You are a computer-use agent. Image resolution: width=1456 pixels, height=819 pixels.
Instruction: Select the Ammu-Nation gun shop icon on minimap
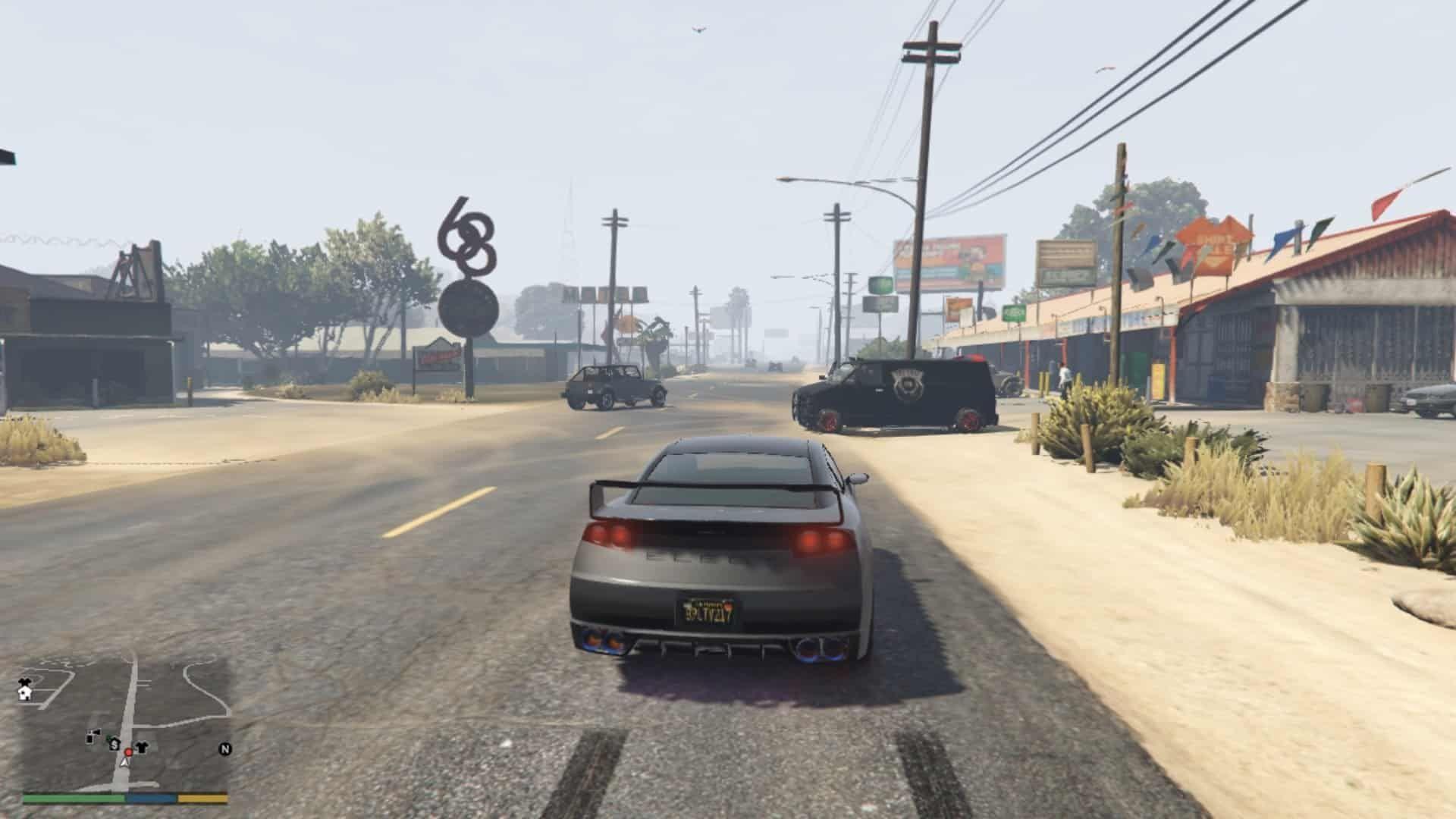click(x=93, y=734)
